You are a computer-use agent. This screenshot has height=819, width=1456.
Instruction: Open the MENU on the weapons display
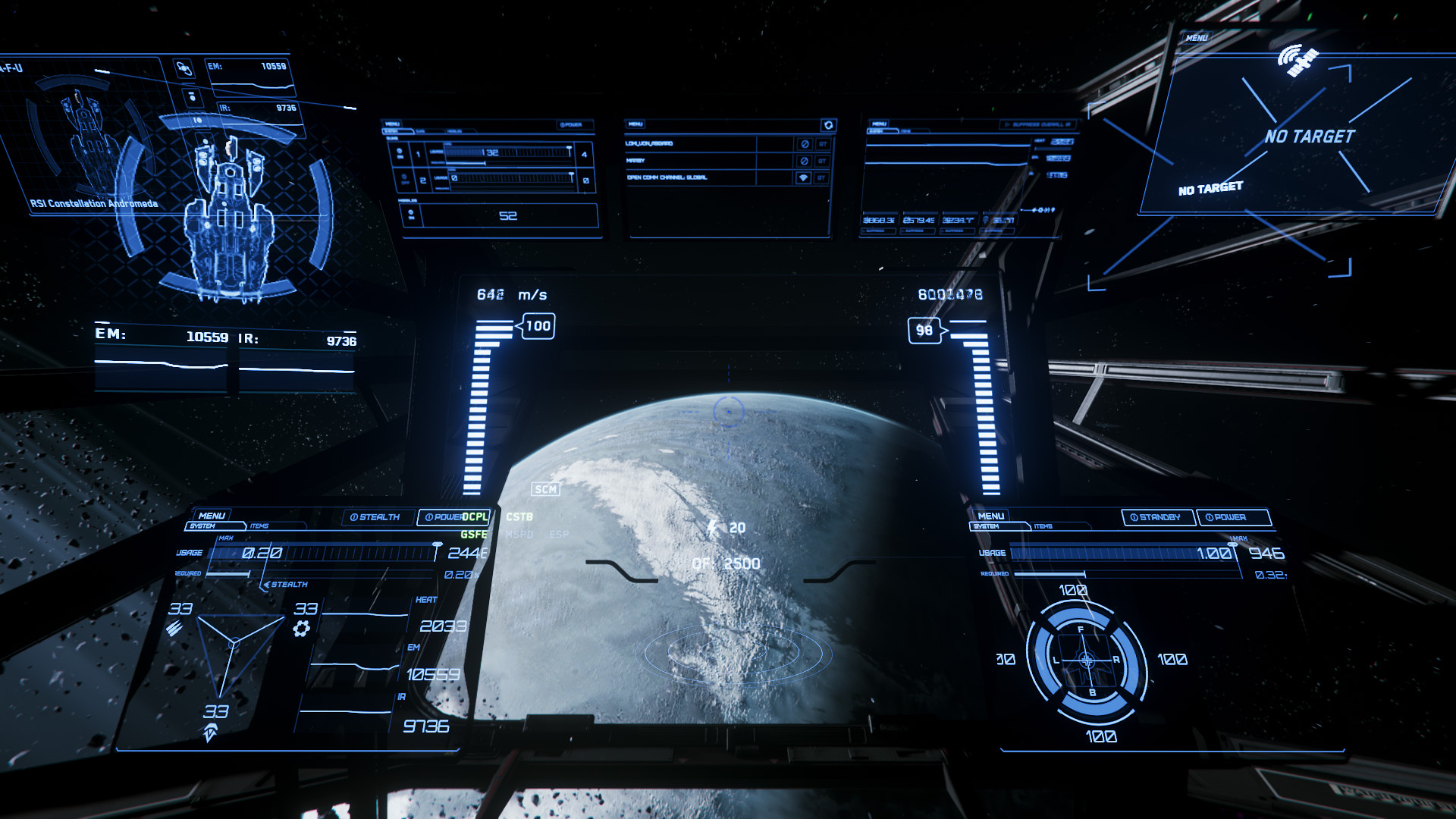(392, 124)
